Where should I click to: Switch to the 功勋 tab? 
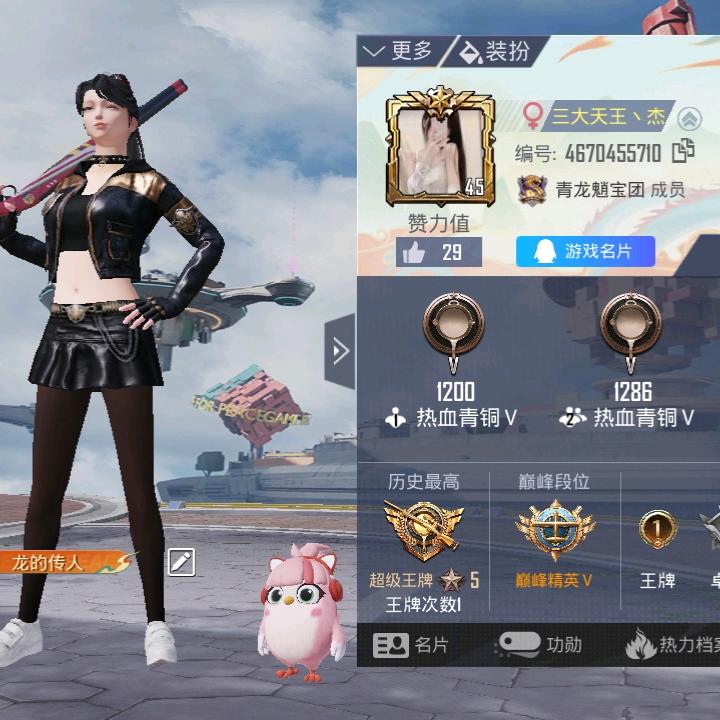(x=541, y=645)
